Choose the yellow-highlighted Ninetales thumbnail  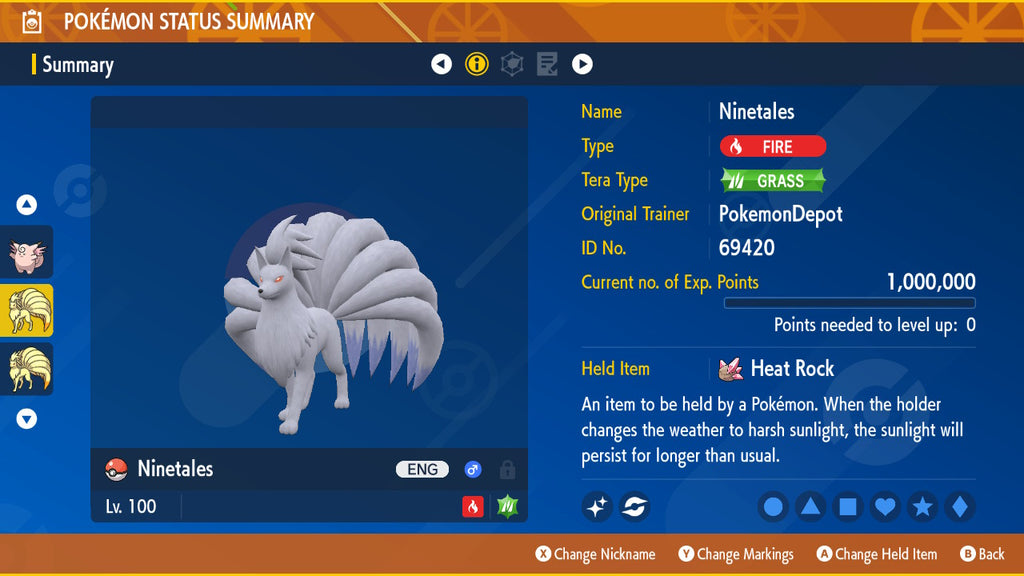tap(27, 310)
